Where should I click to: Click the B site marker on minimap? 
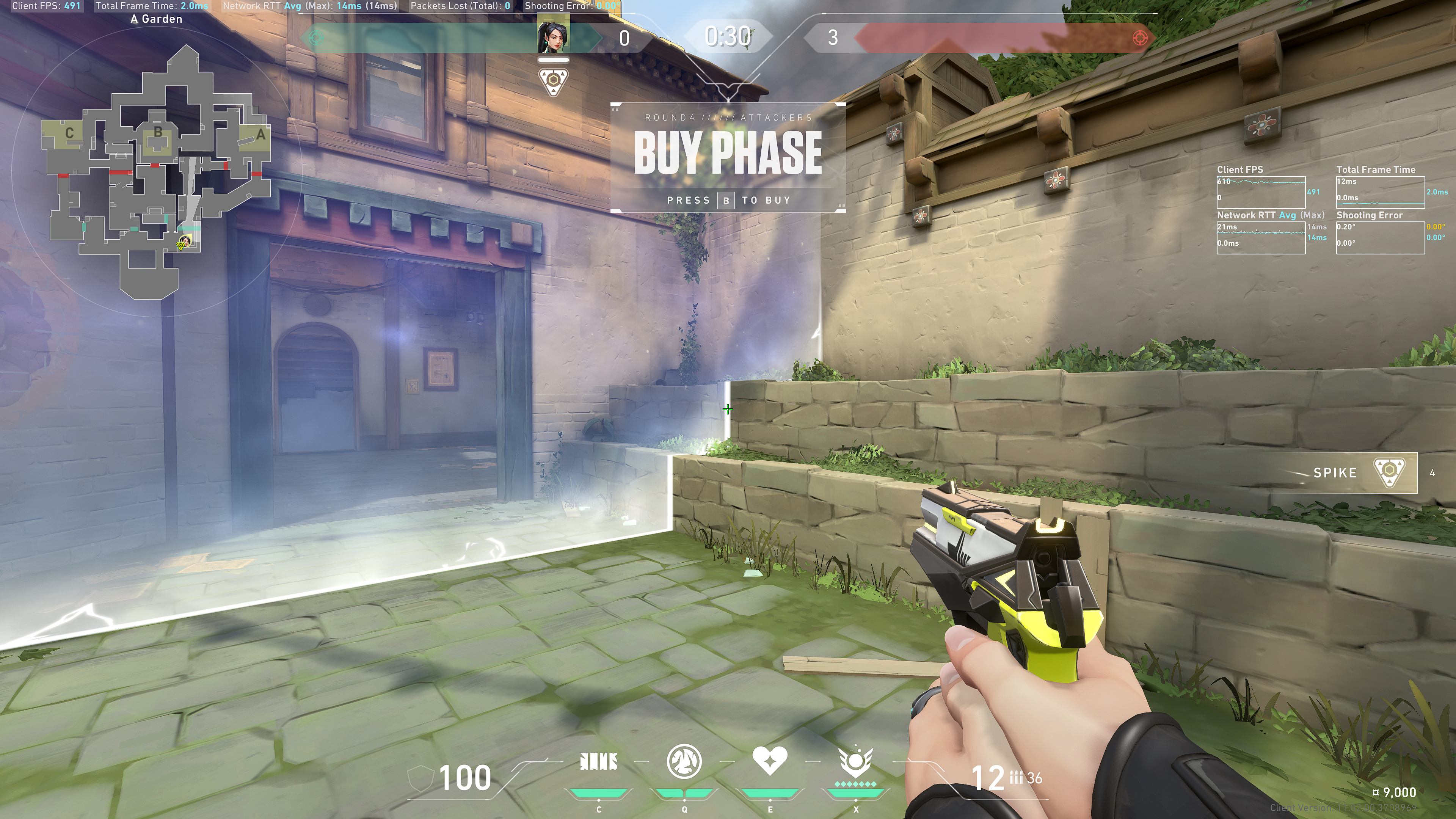point(158,133)
